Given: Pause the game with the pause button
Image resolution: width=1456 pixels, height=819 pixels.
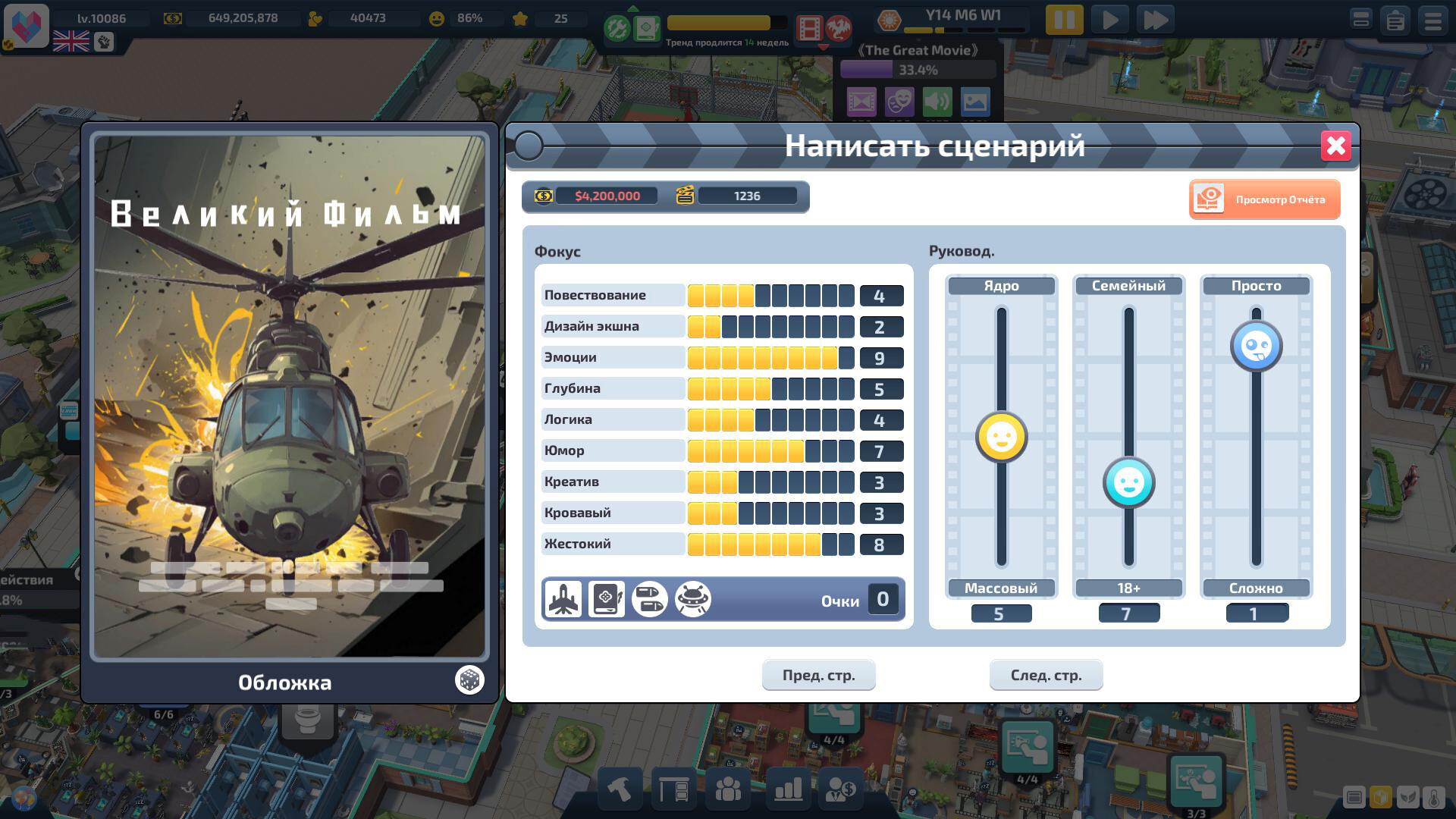Looking at the screenshot, I should 1065,19.
